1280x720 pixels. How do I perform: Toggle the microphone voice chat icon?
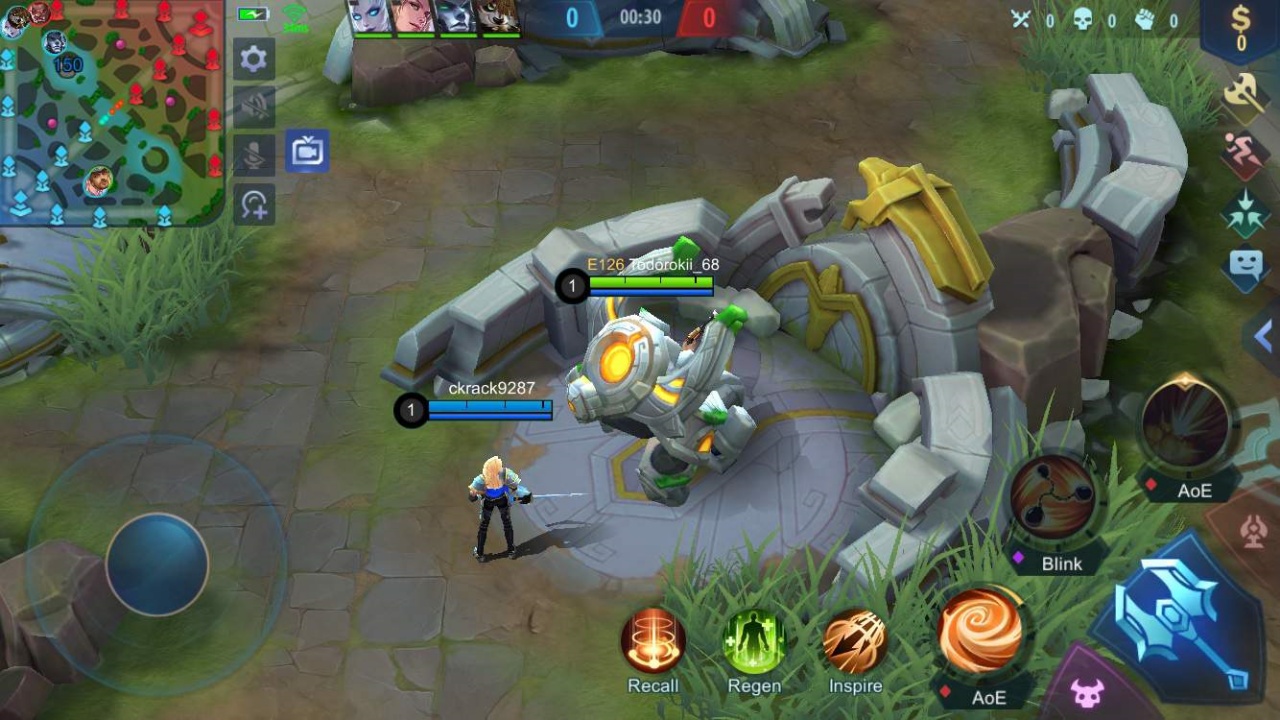tap(254, 155)
